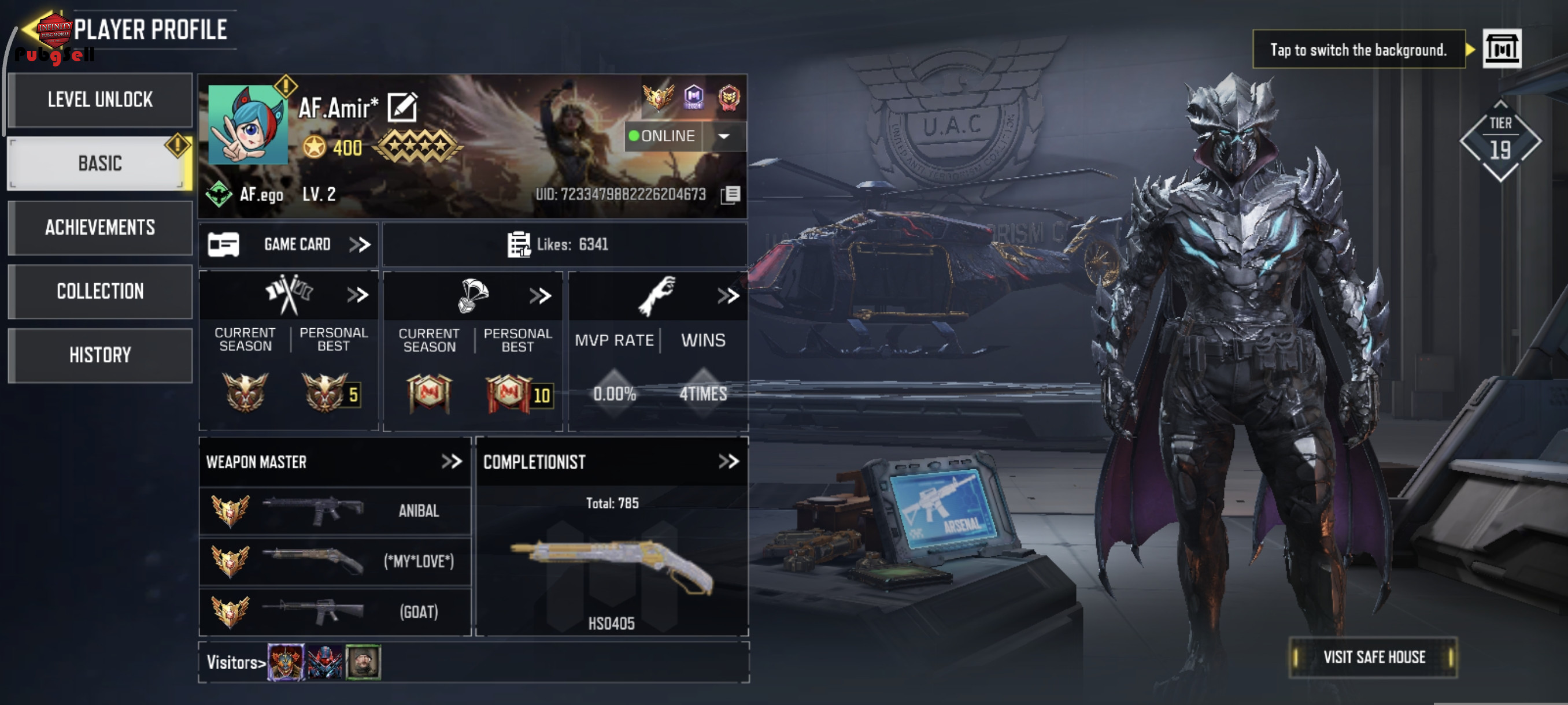This screenshot has height=705, width=1568.
Task: Open the Game Card
Action: tap(289, 244)
